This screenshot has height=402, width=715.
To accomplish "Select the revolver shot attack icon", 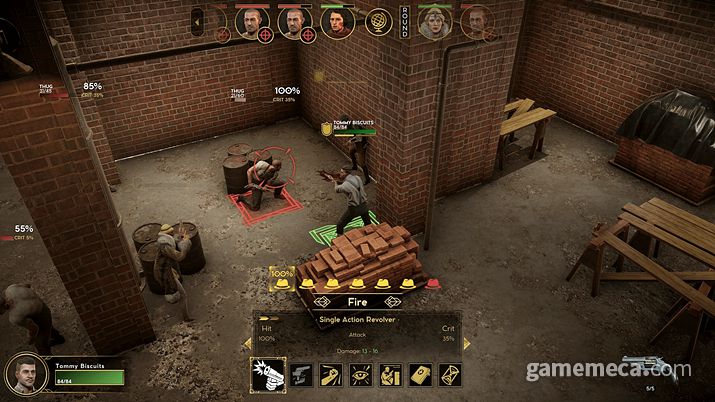I will [x=269, y=376].
